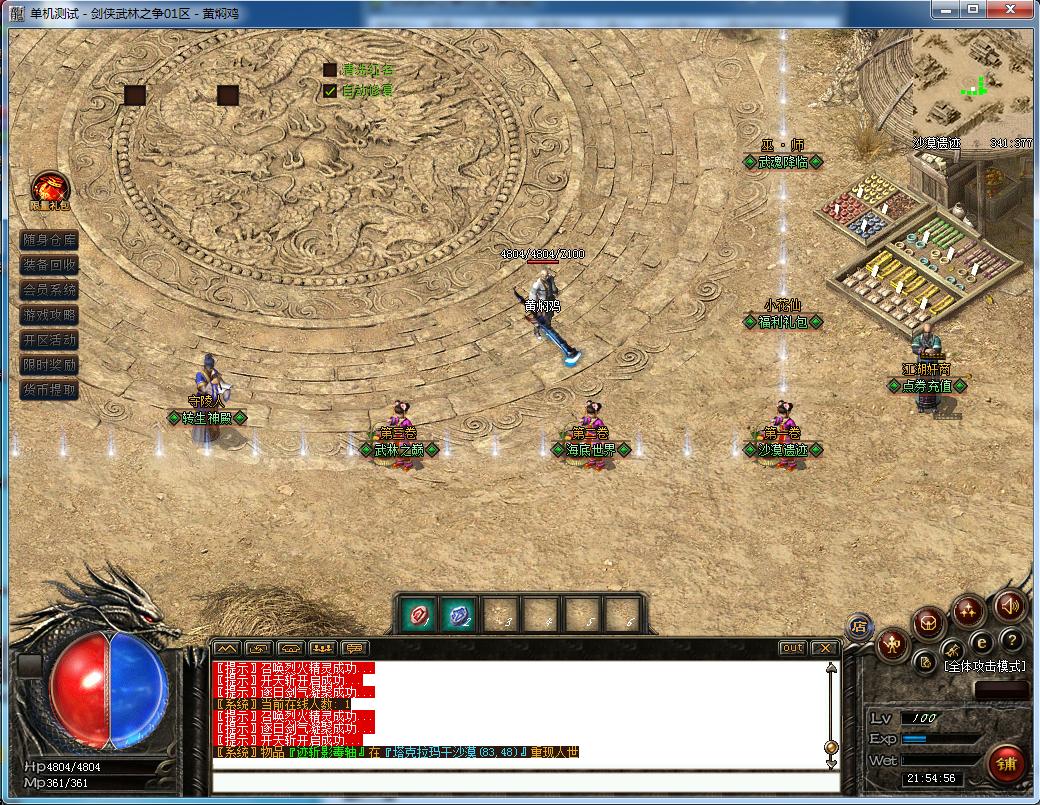Viewport: 1040px width, 805px height.
Task: Select the 限时奖励 timed rewards button
Action: 49,365
